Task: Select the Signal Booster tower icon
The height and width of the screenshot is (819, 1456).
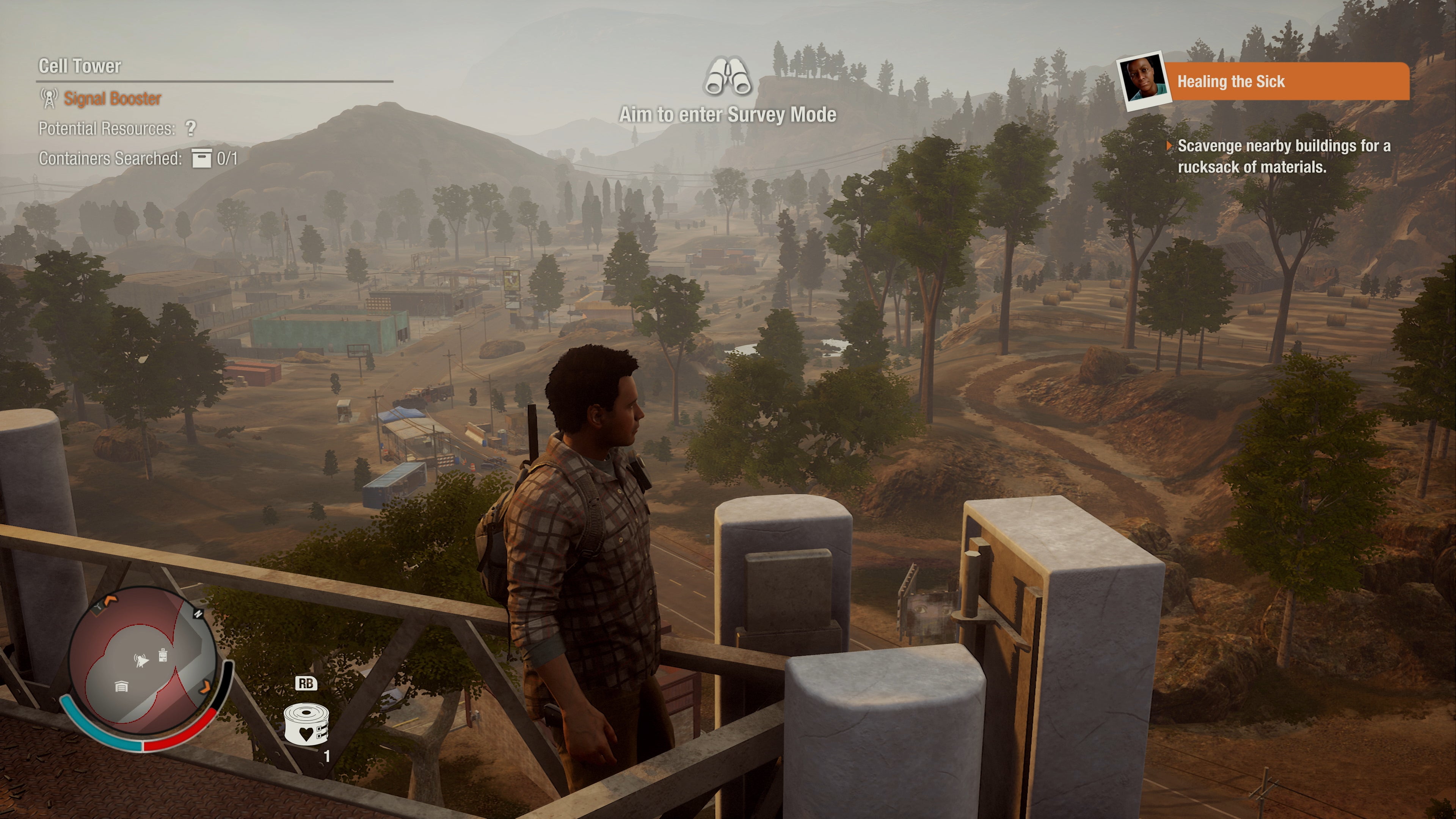Action: coord(49,98)
